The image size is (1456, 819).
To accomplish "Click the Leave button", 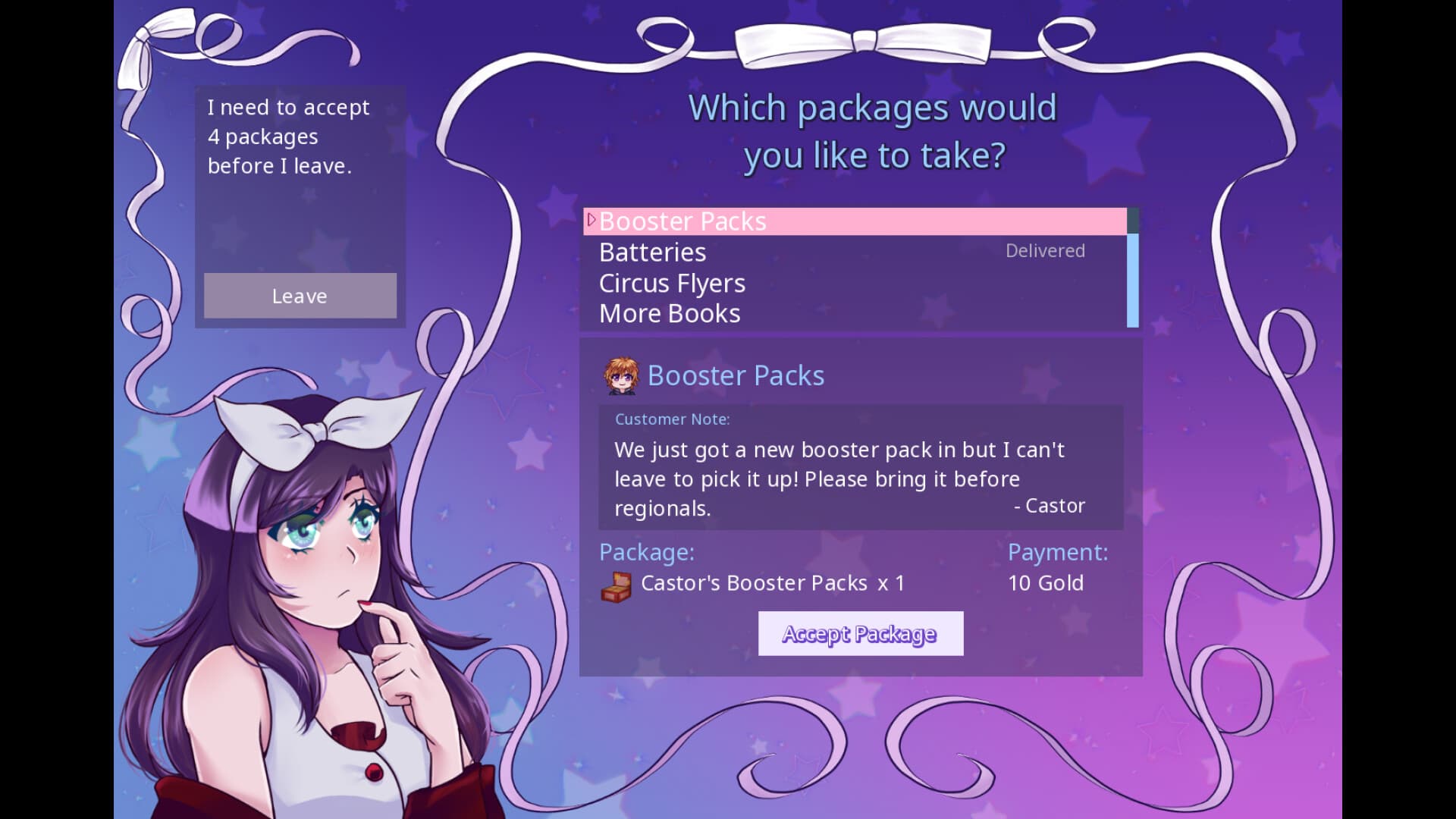I will click(300, 296).
